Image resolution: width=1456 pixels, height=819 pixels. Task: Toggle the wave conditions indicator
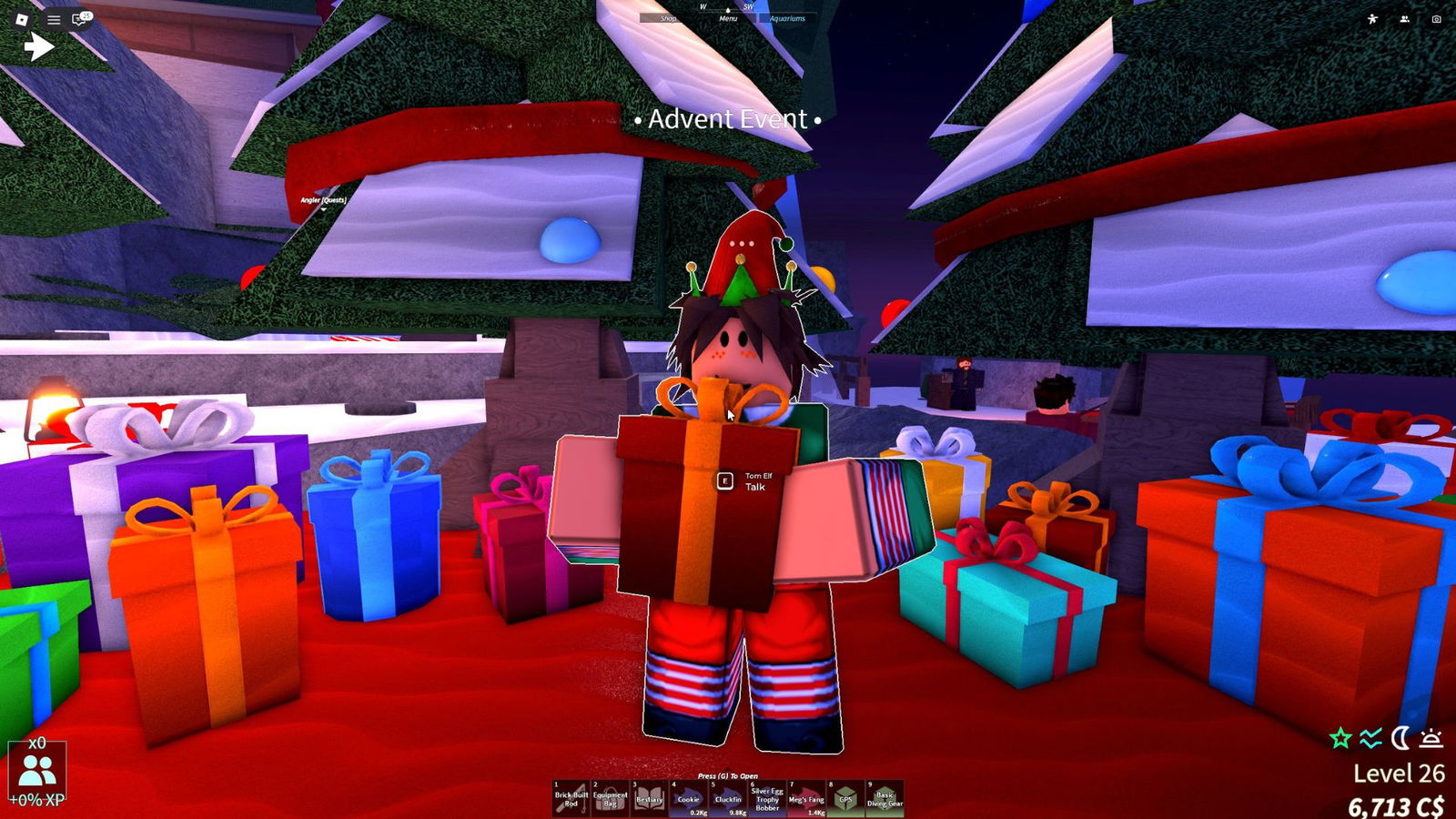click(1370, 737)
